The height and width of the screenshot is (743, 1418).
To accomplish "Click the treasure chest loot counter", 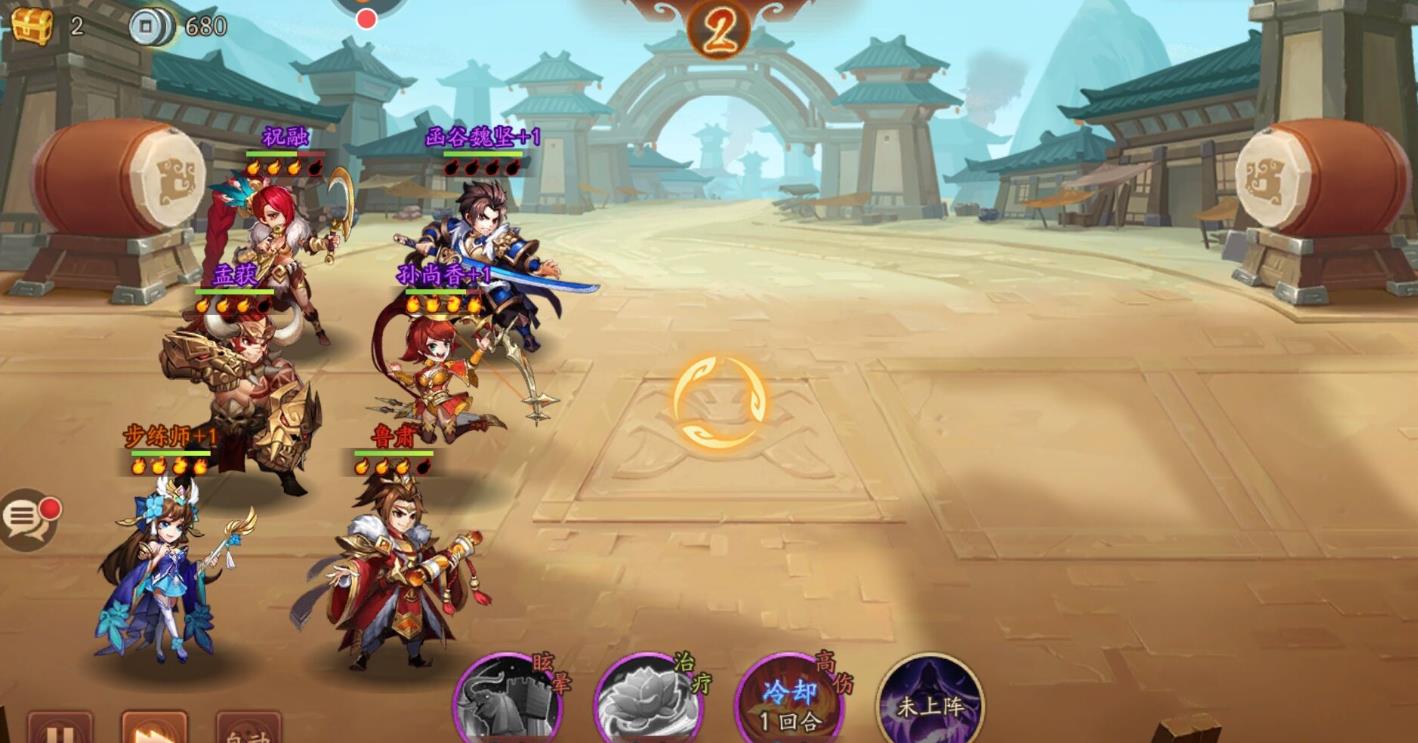I will click(31, 25).
